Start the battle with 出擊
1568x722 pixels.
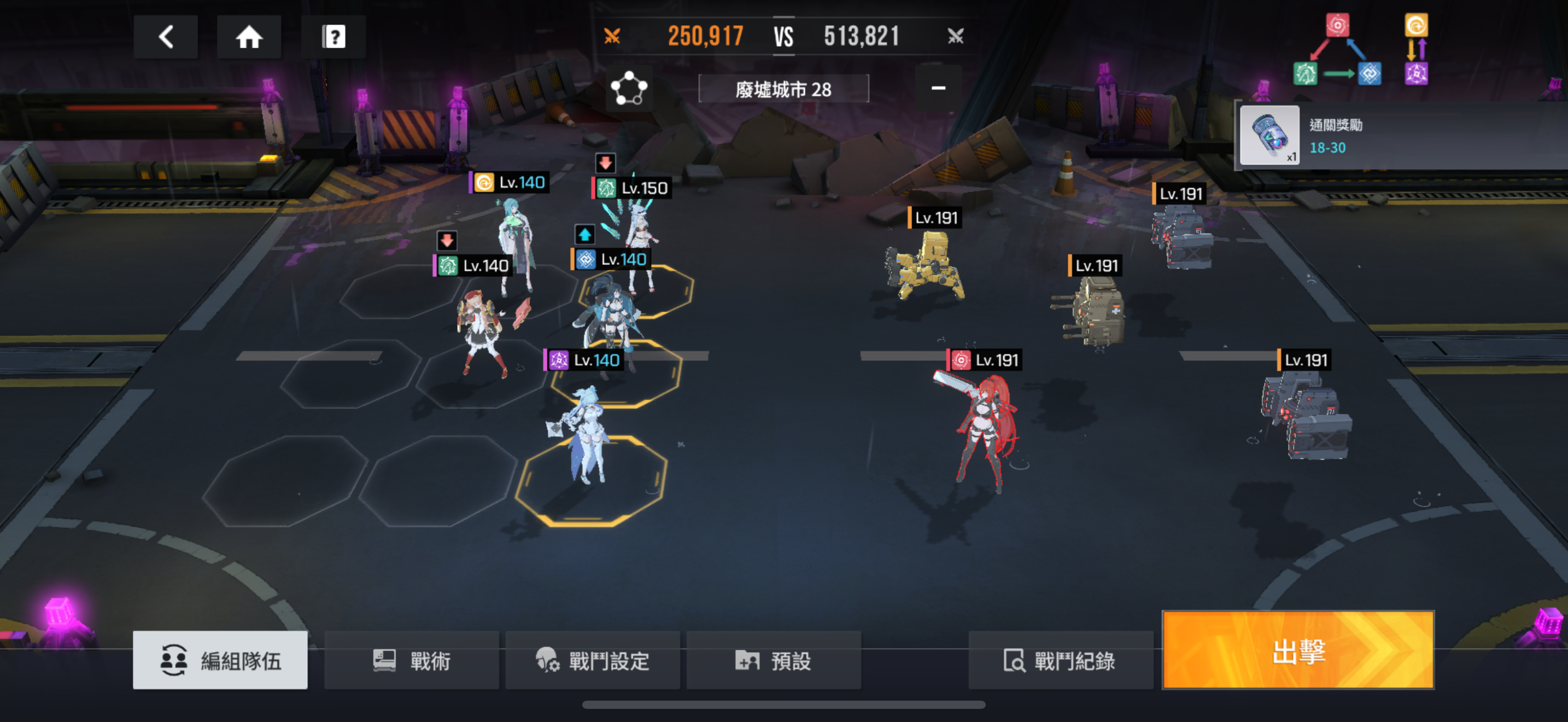point(1298,650)
